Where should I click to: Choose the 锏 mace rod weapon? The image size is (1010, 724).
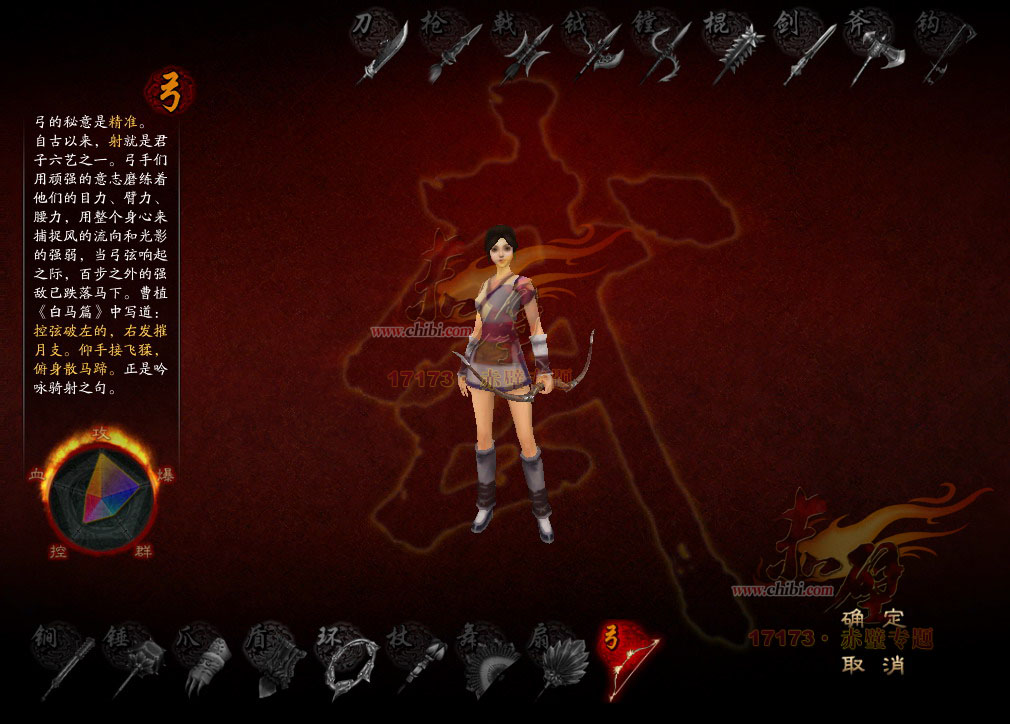[62, 660]
